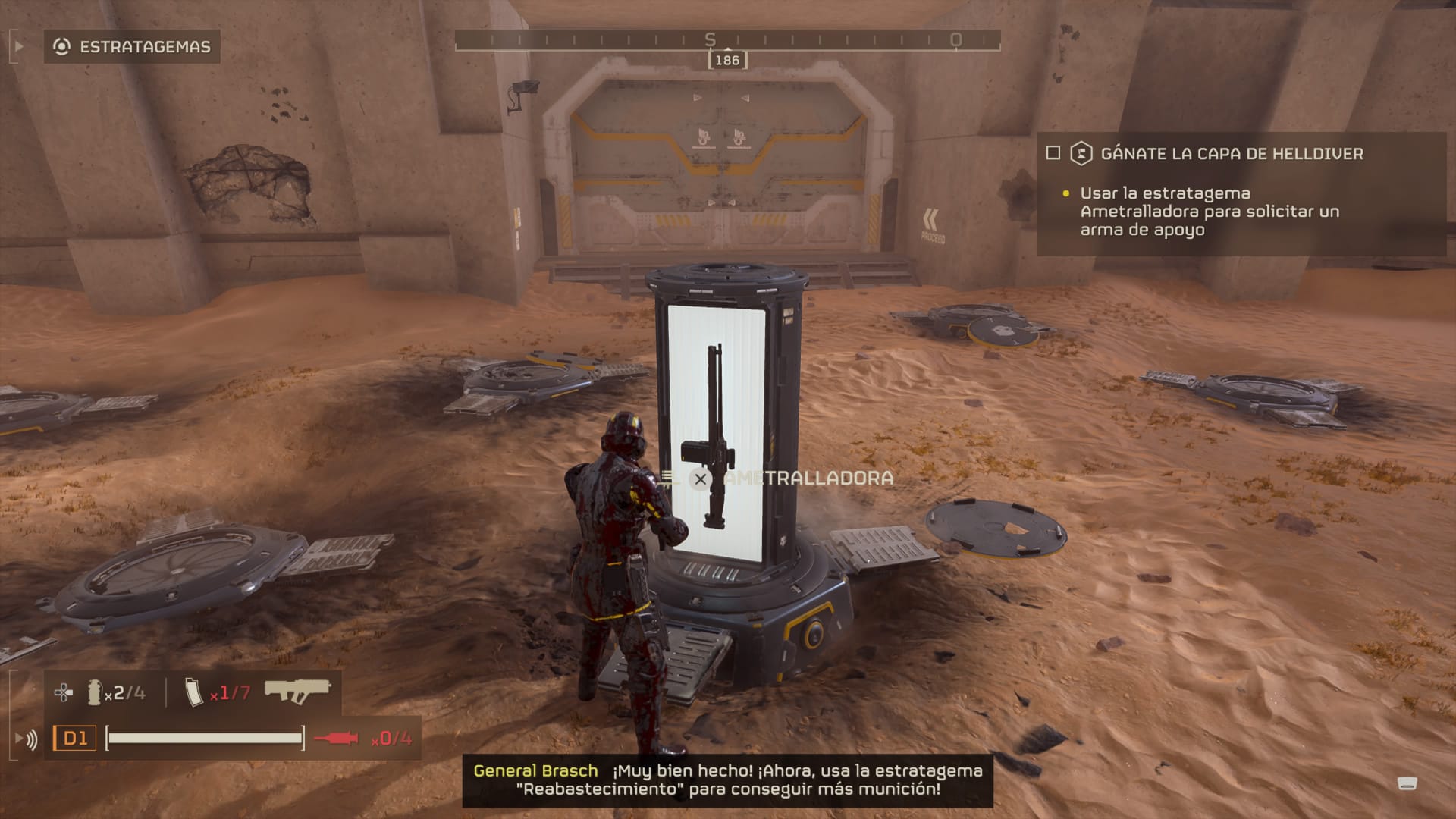
Task: Click the magazine ammo icon
Action: [x=194, y=692]
